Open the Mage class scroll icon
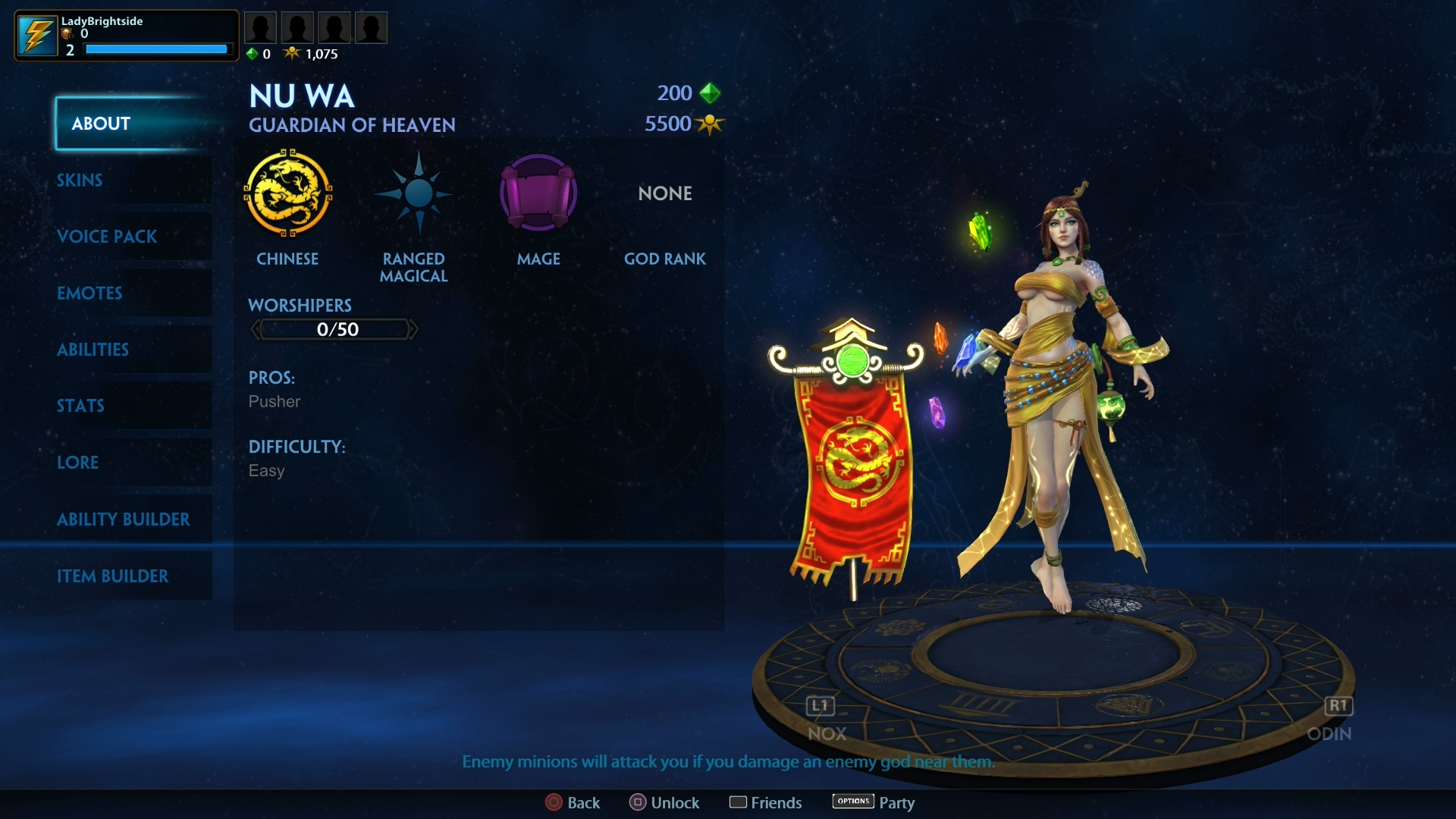 [x=538, y=193]
